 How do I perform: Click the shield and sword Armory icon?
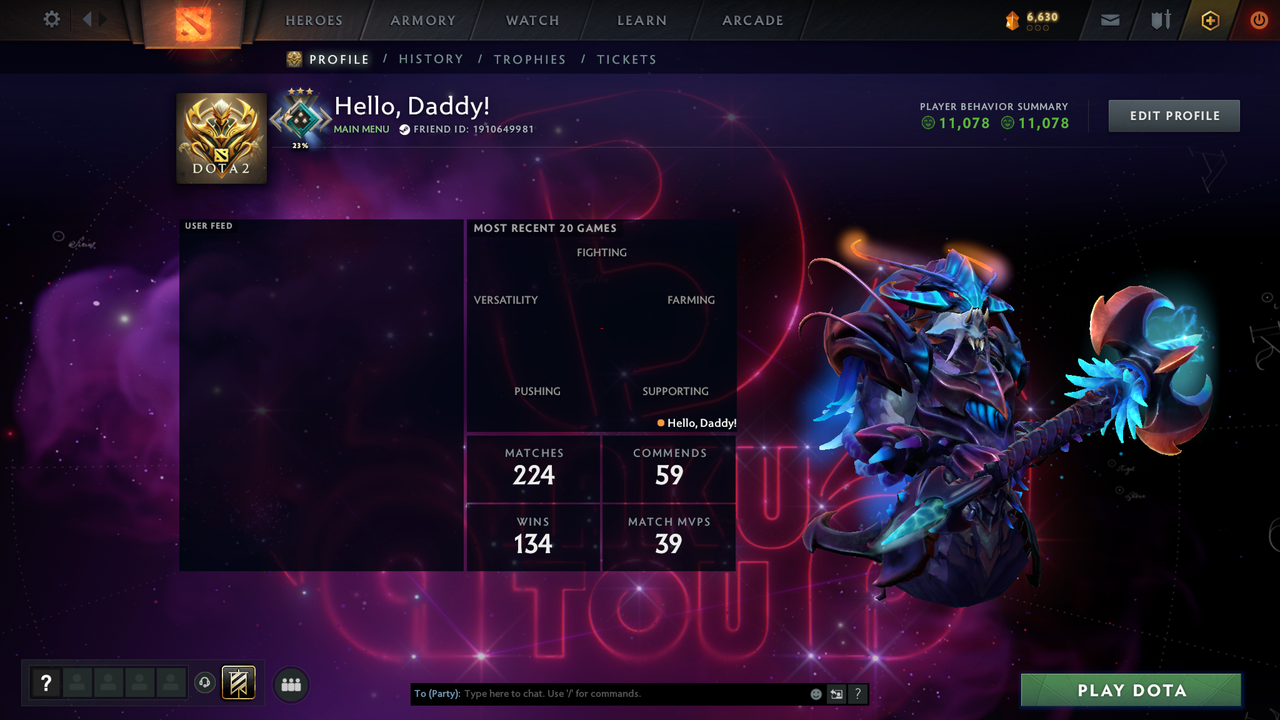tap(1159, 19)
